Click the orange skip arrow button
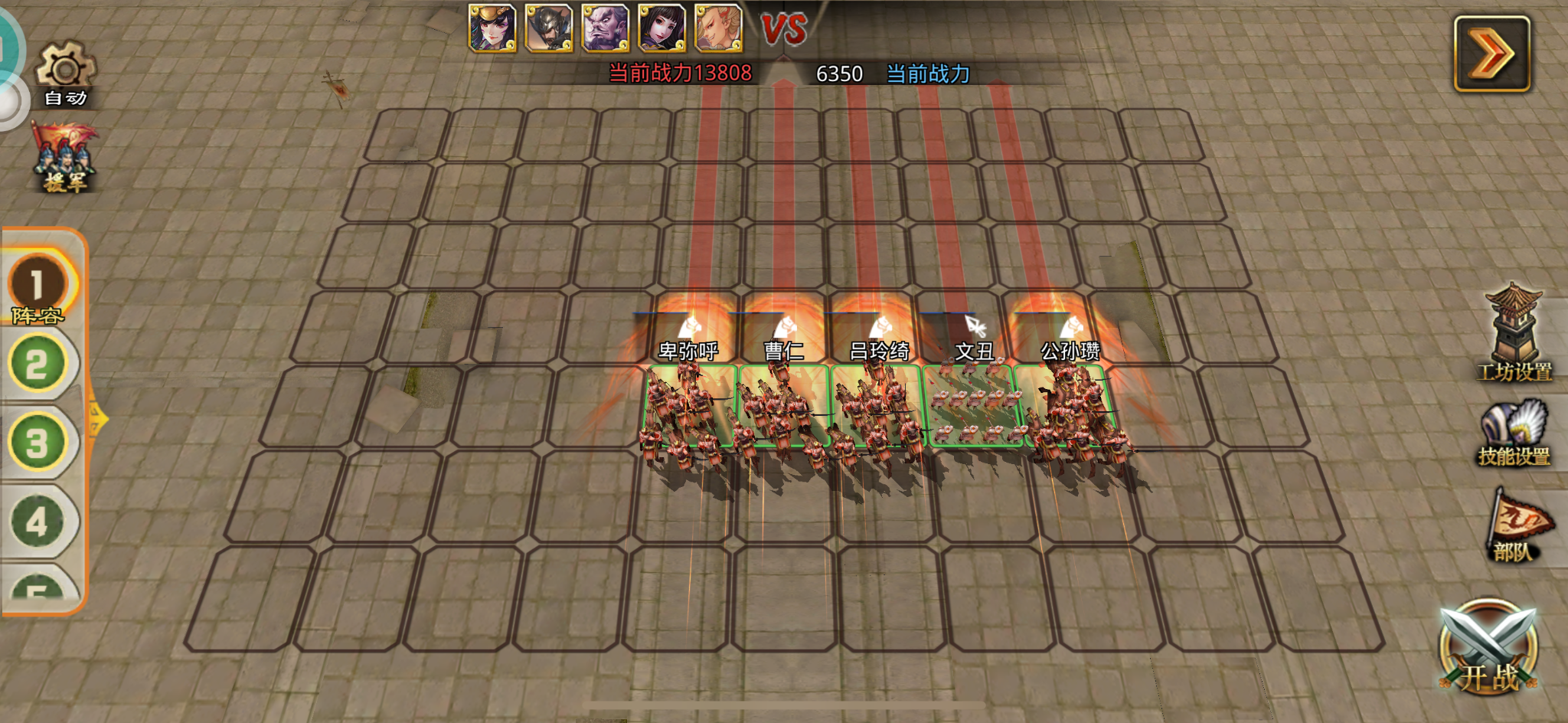 tap(1491, 54)
